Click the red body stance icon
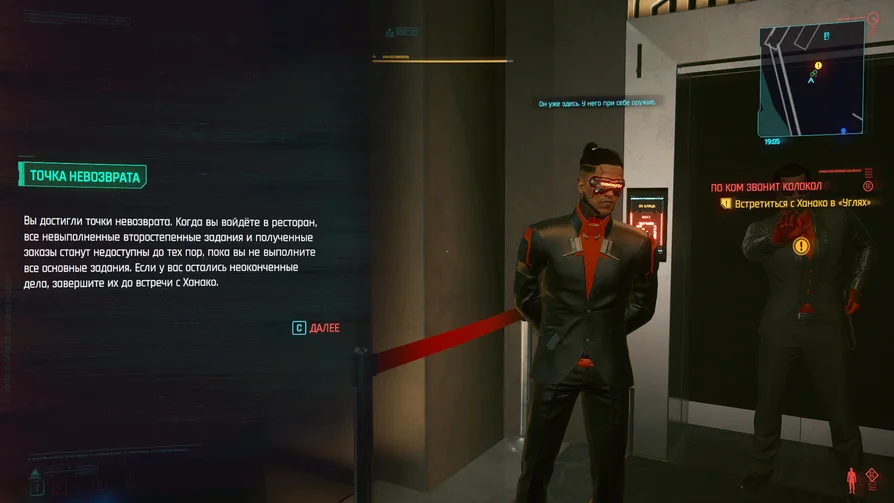The width and height of the screenshot is (894, 503). click(852, 479)
